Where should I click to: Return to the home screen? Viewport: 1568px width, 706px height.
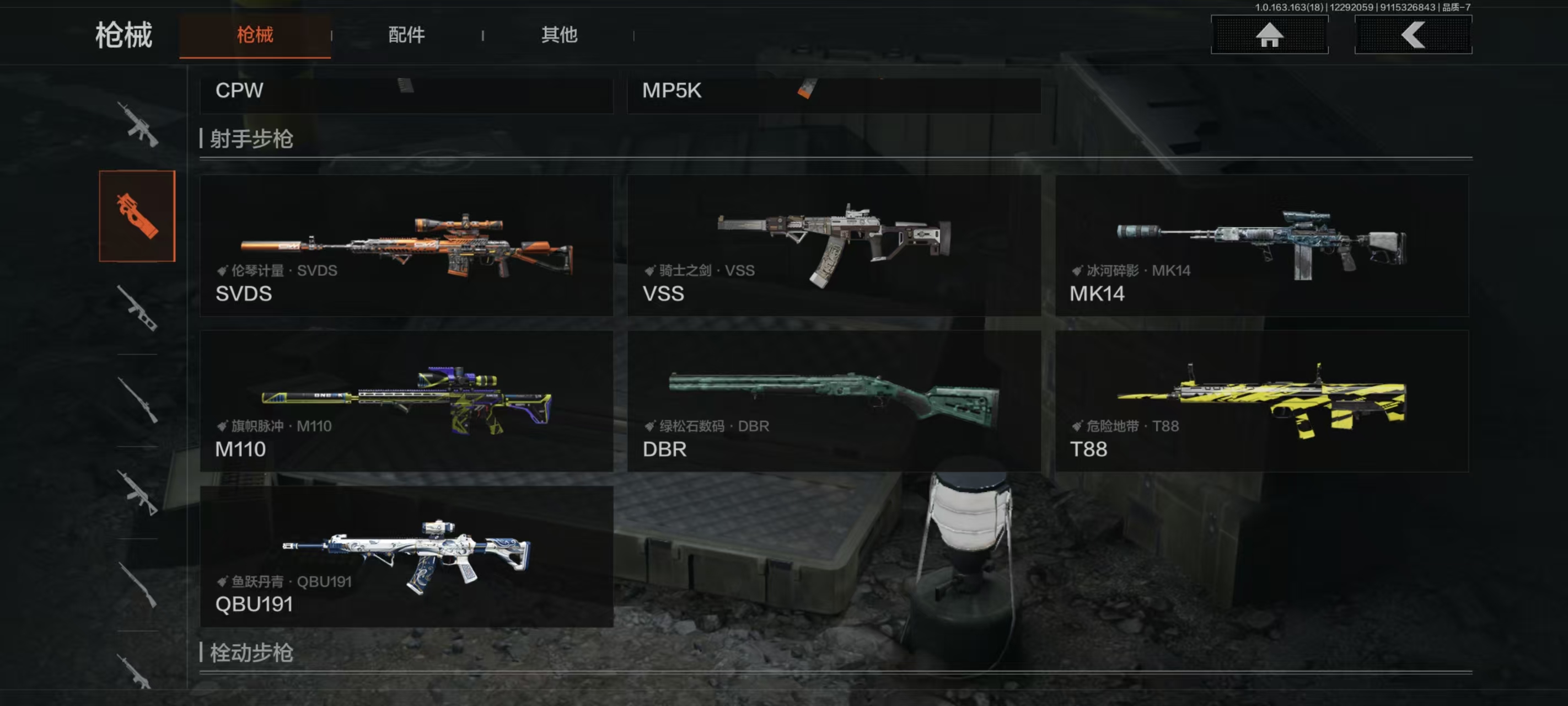coord(1269,35)
